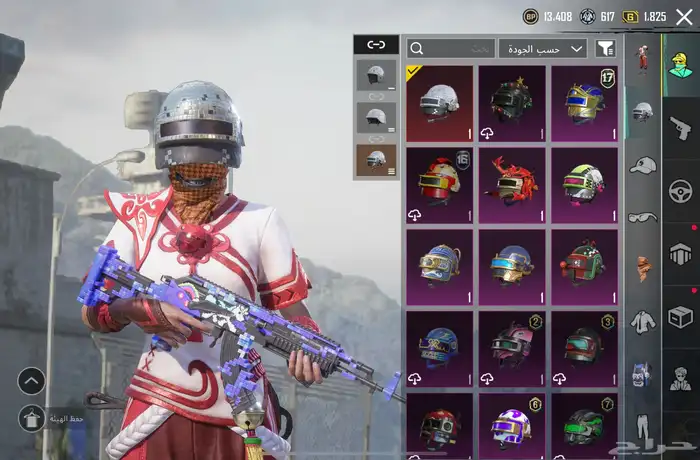Switch to the glasses category

pos(643,217)
